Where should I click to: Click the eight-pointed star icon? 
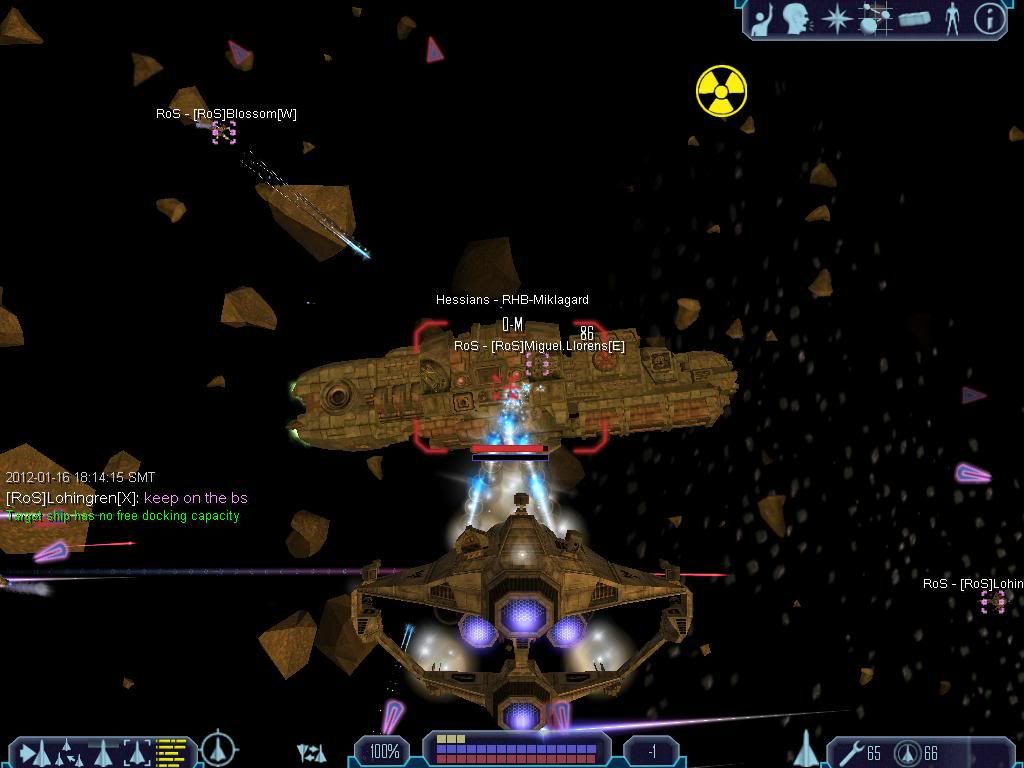pos(836,18)
